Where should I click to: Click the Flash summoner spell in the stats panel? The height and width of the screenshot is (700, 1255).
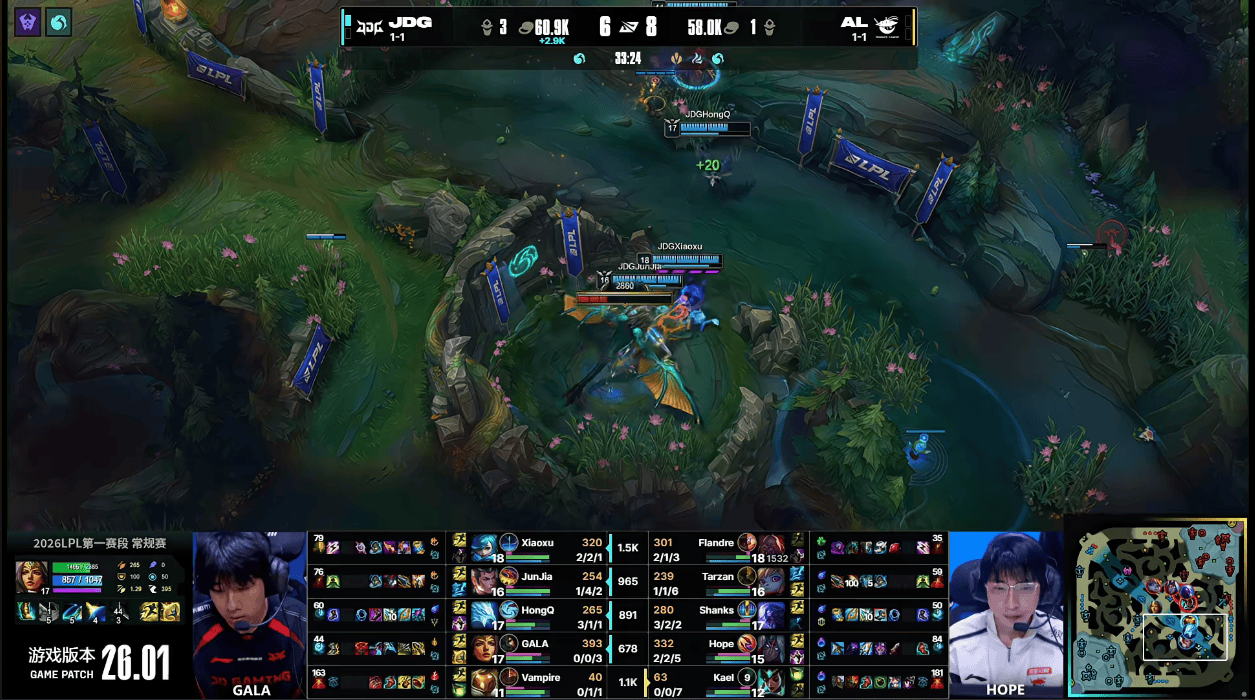pyautogui.click(x=148, y=611)
